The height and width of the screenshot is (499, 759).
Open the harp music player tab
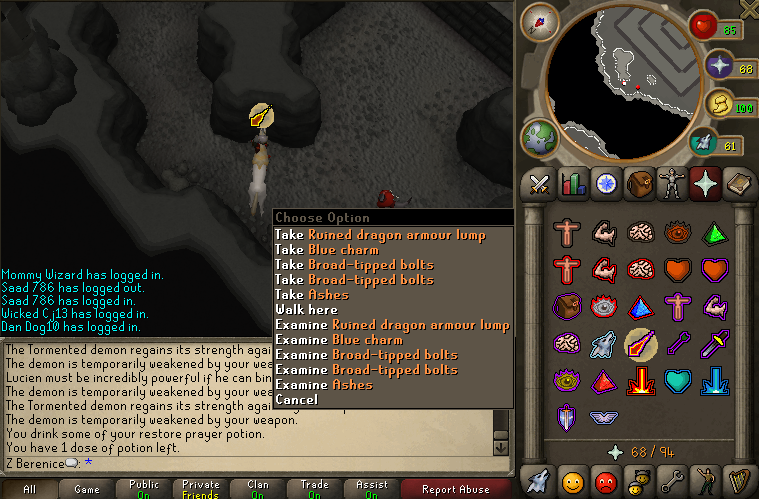736,480
